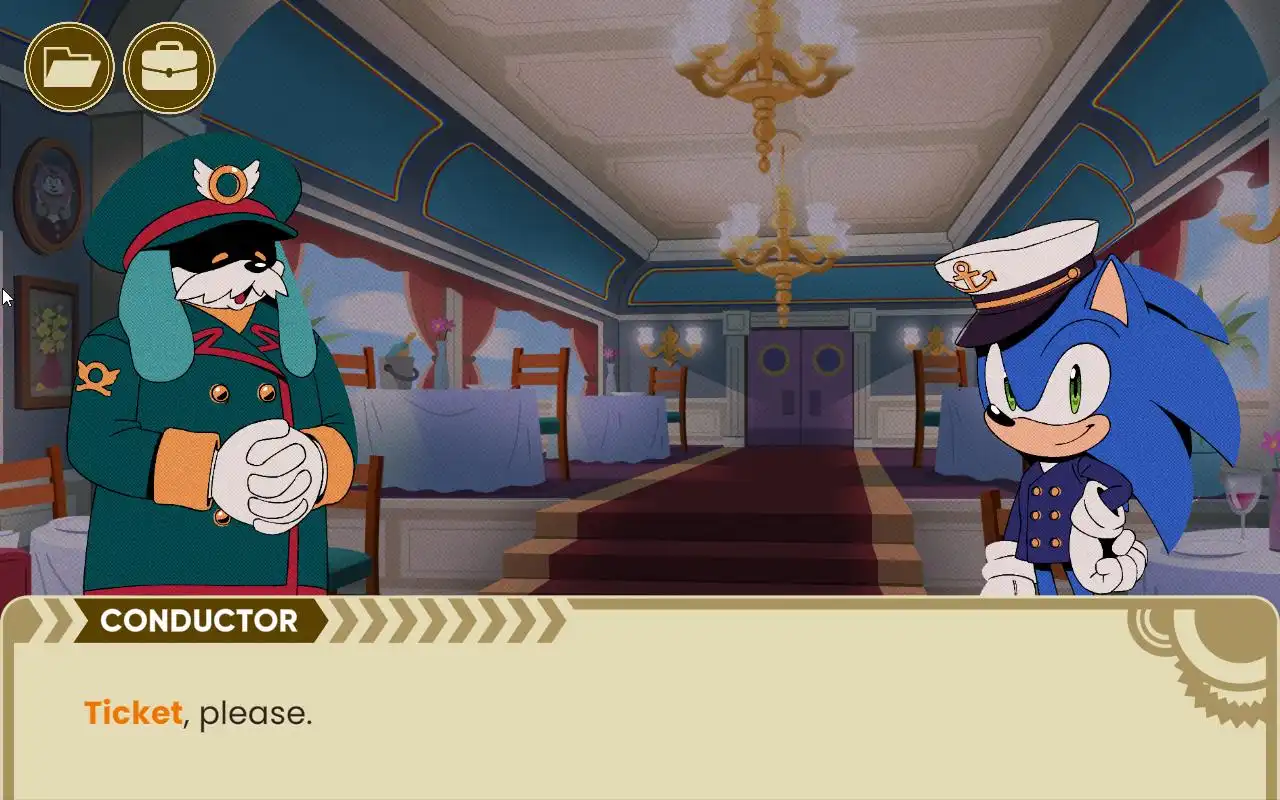Open the folder icon menu
Image resolution: width=1280 pixels, height=800 pixels.
point(69,68)
